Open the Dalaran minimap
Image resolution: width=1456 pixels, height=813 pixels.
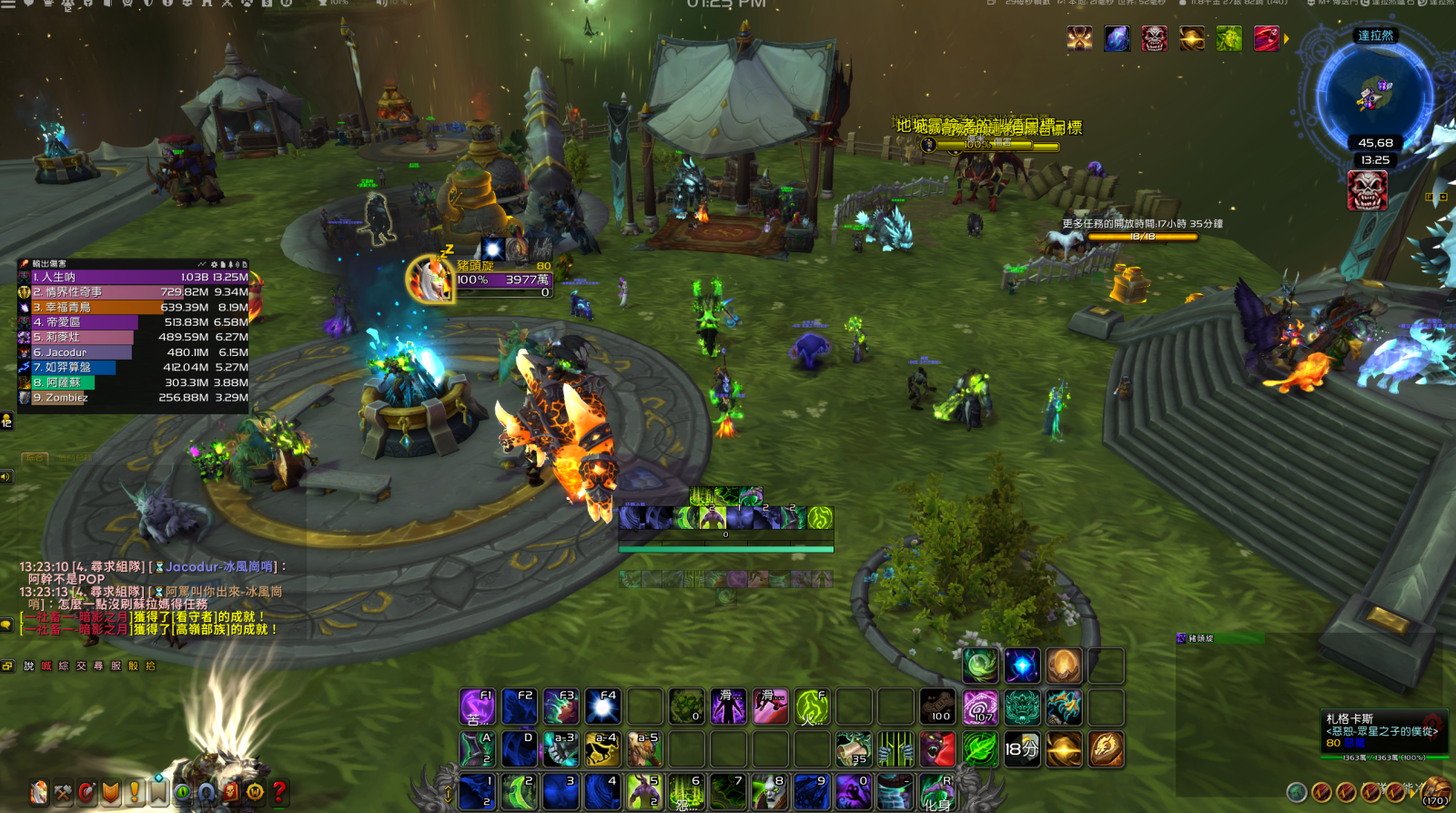(1375, 93)
